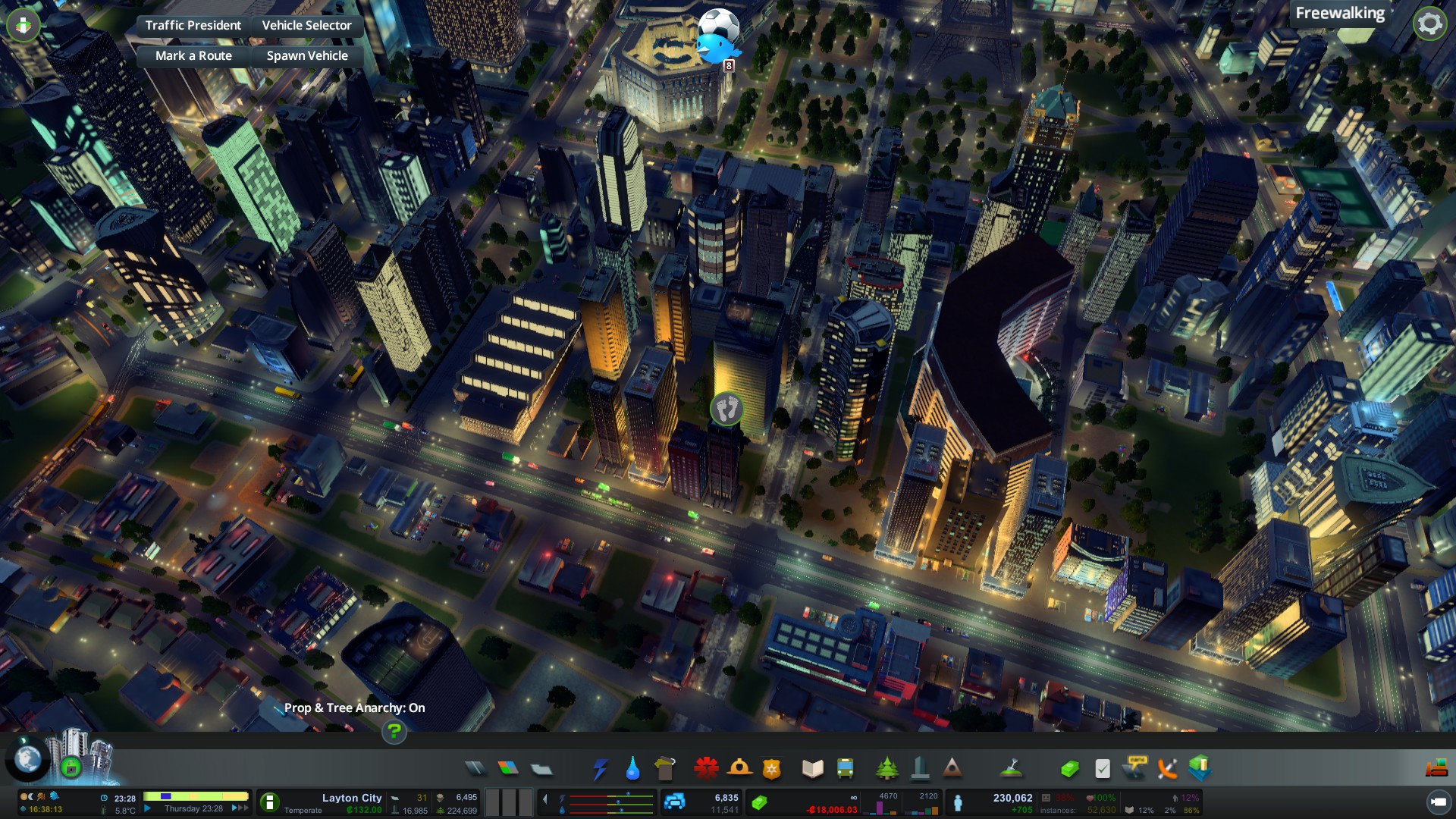Click the Spawn Vehicle button
The width and height of the screenshot is (1456, 819).
click(x=307, y=55)
